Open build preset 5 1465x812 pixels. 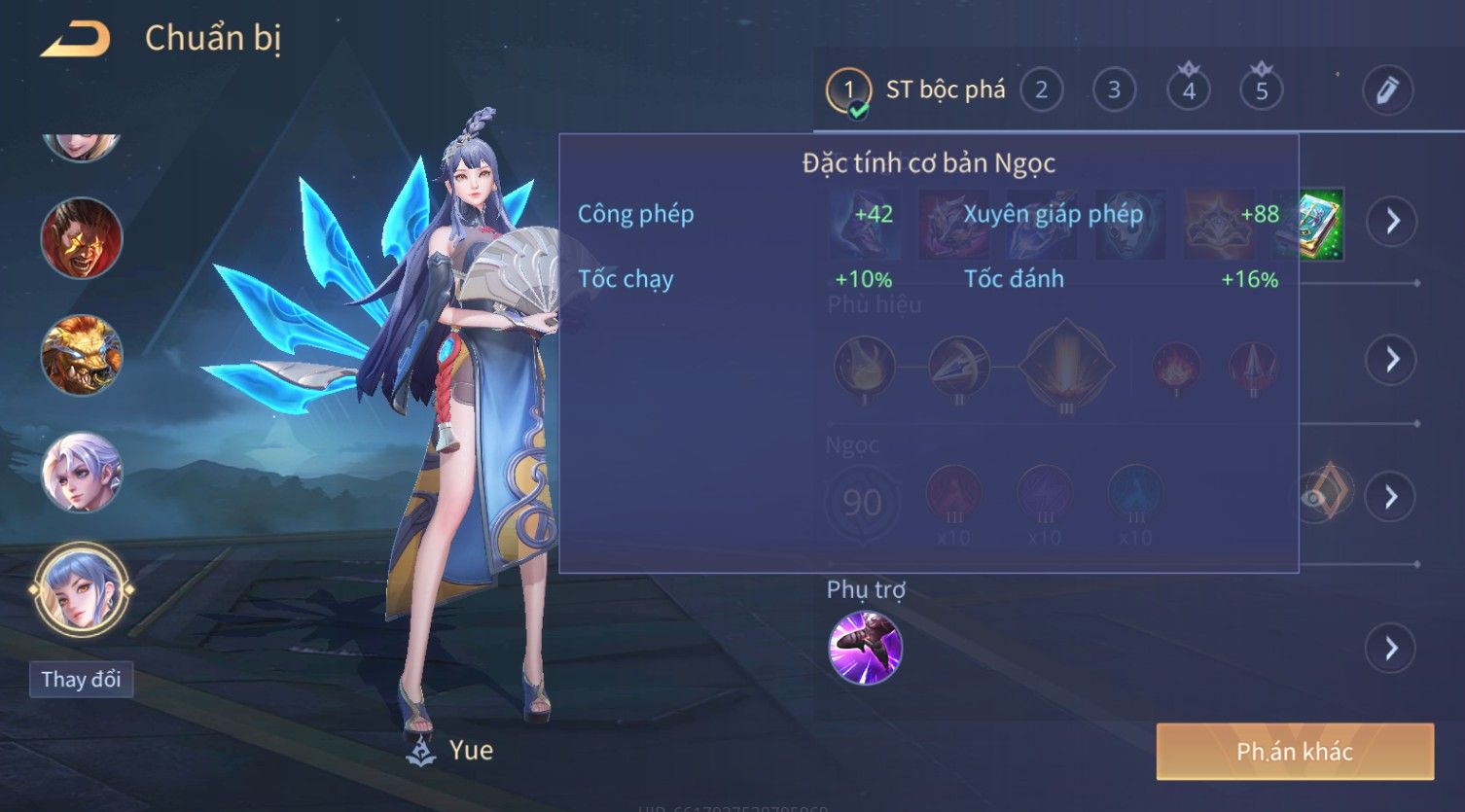(1262, 90)
